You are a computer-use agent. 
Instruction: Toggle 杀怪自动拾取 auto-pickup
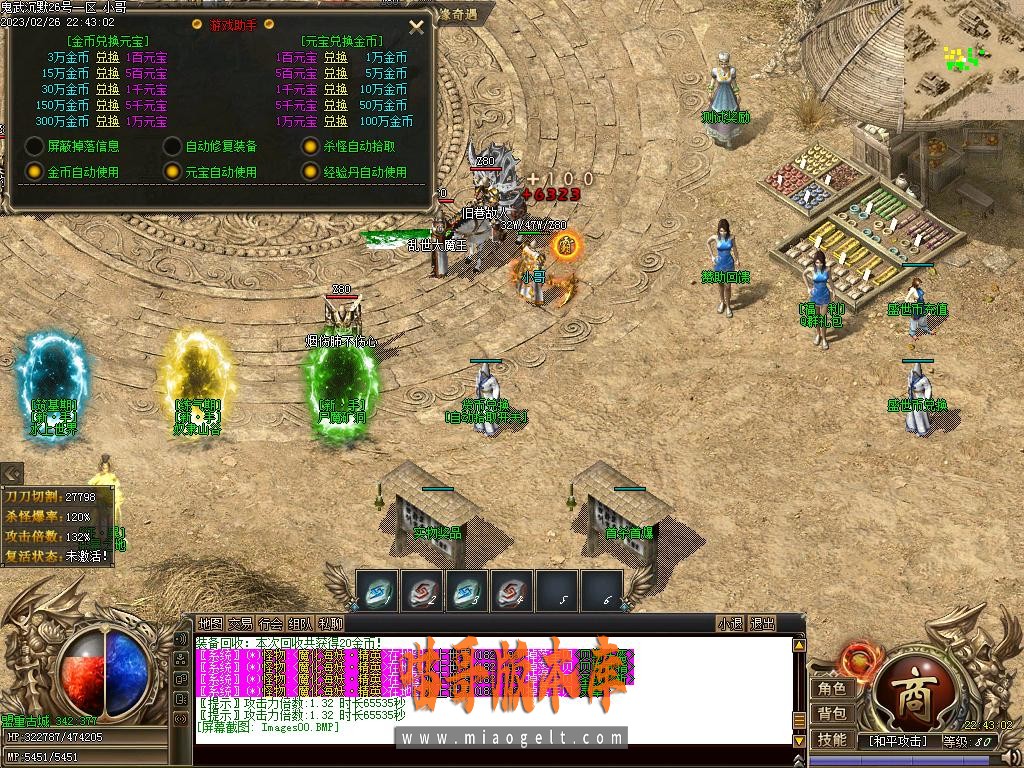pos(311,146)
